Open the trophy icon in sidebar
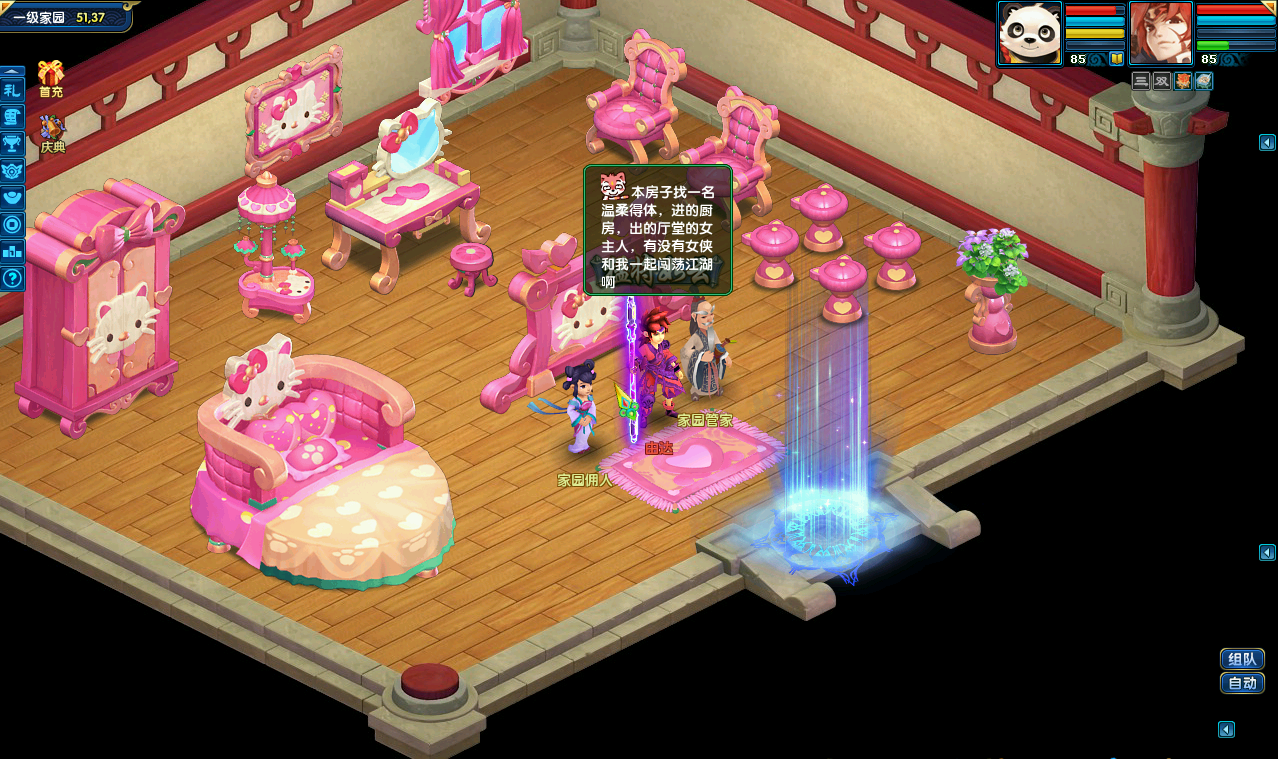1278x759 pixels. (12, 143)
